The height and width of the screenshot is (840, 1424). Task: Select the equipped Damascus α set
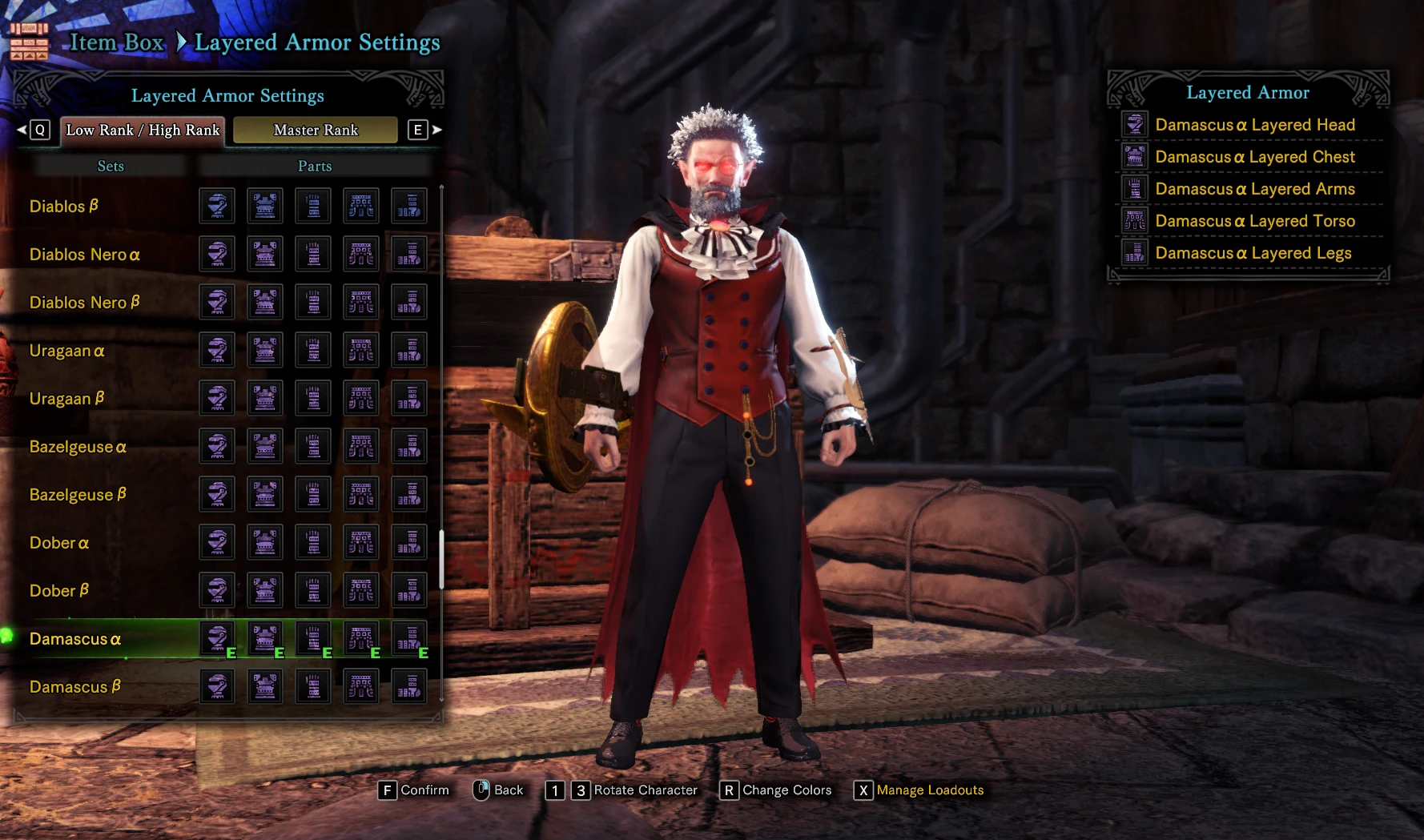(x=74, y=639)
